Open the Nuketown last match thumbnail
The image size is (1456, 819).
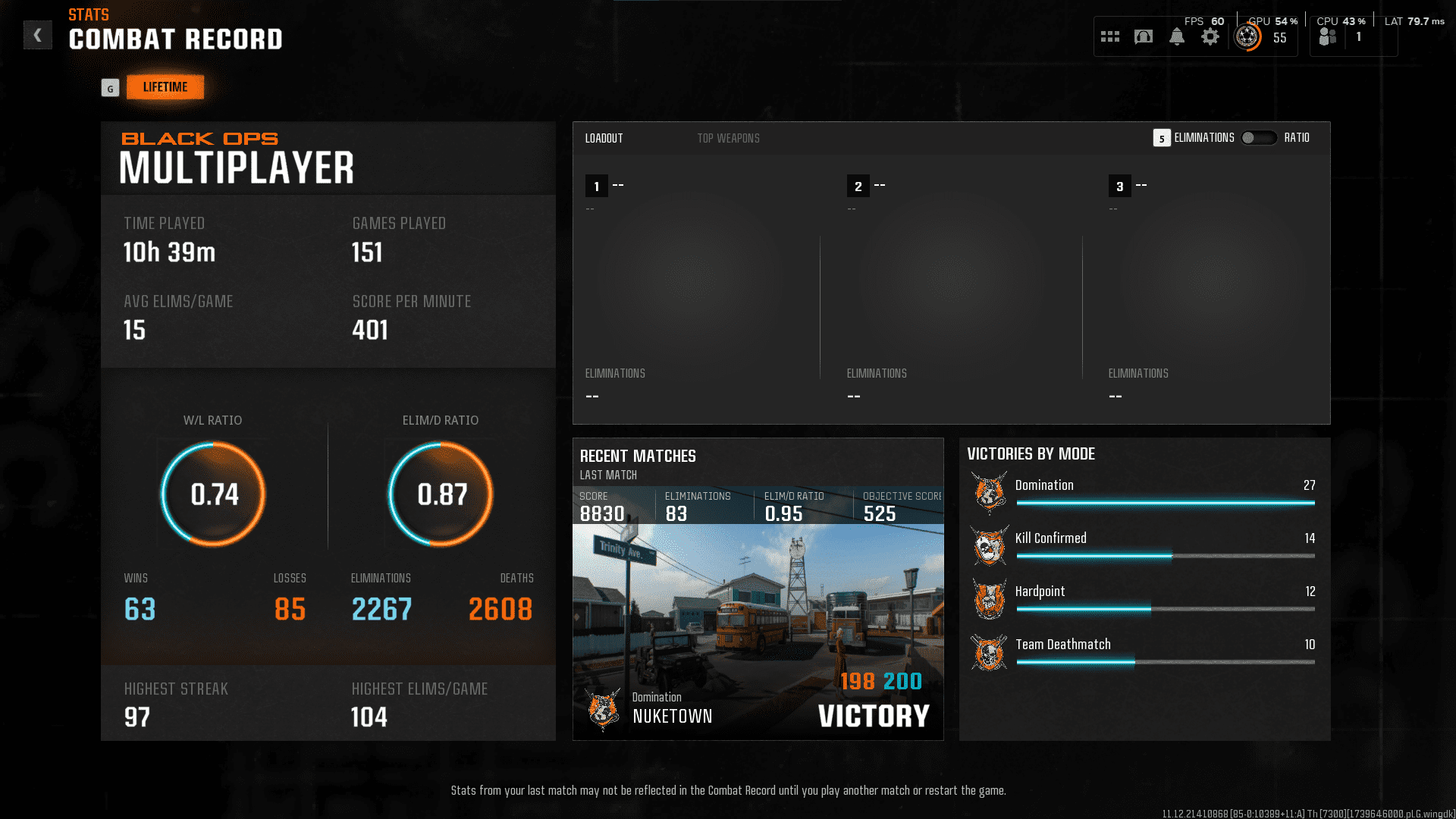pos(758,629)
